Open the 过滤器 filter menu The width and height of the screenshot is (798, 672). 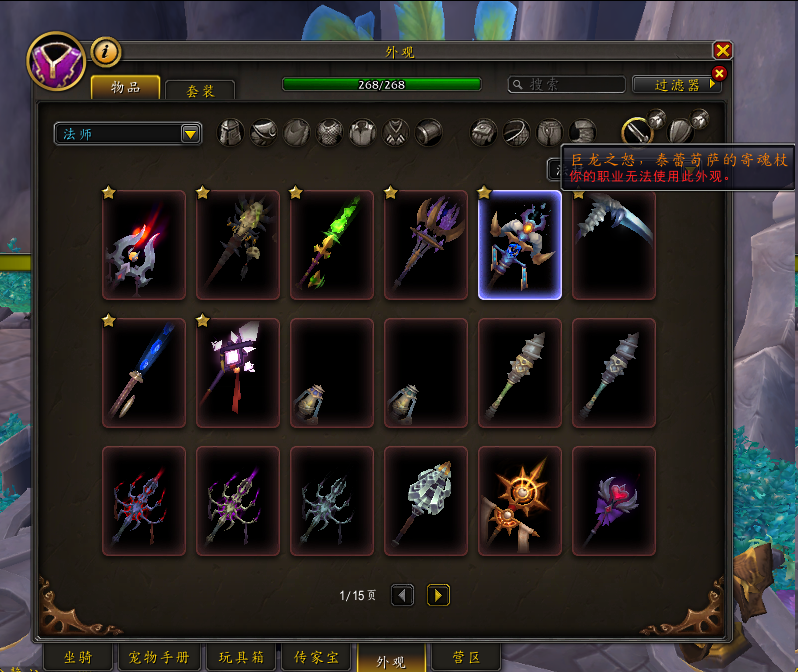(x=677, y=85)
